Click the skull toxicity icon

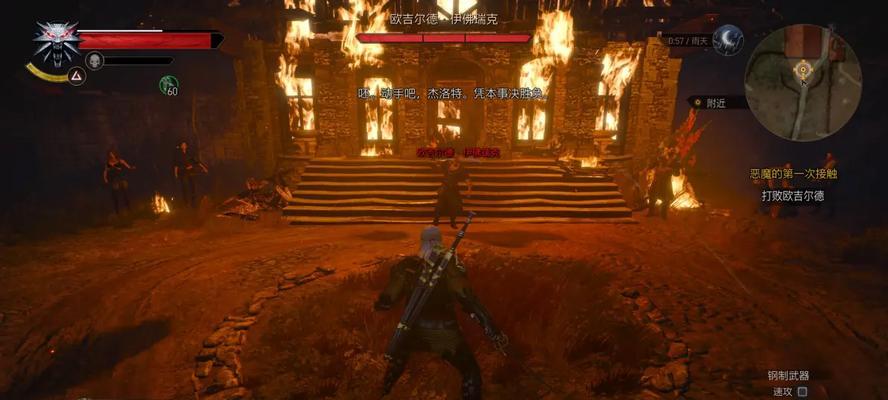click(x=94, y=61)
